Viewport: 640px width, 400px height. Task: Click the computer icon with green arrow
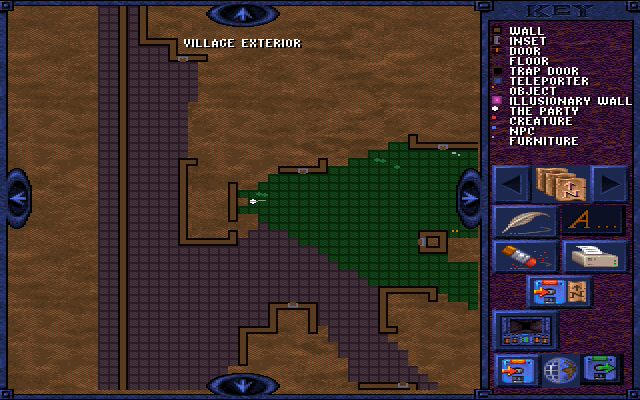(x=602, y=370)
